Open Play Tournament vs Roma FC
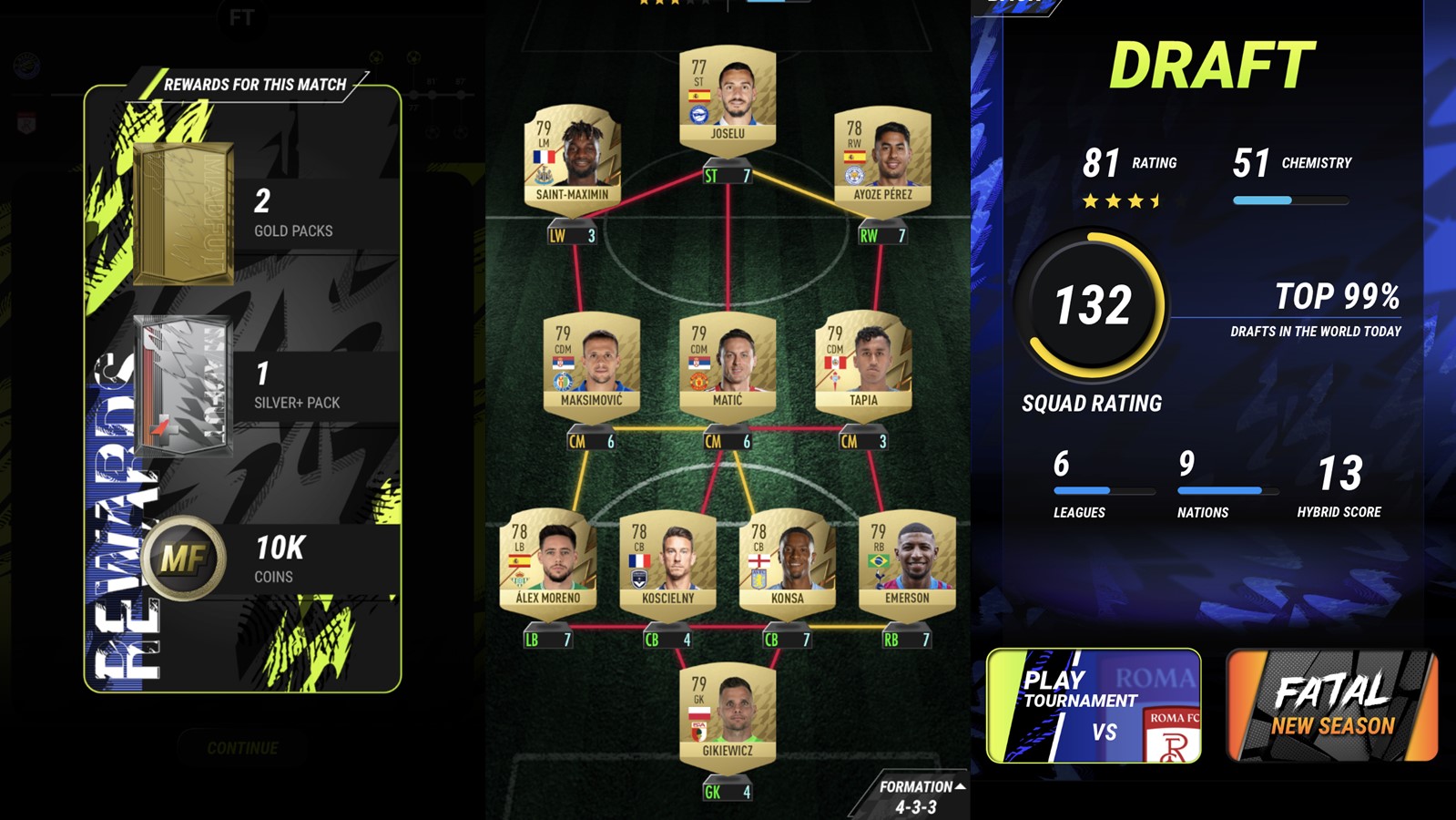The image size is (1456, 820). tap(1093, 706)
